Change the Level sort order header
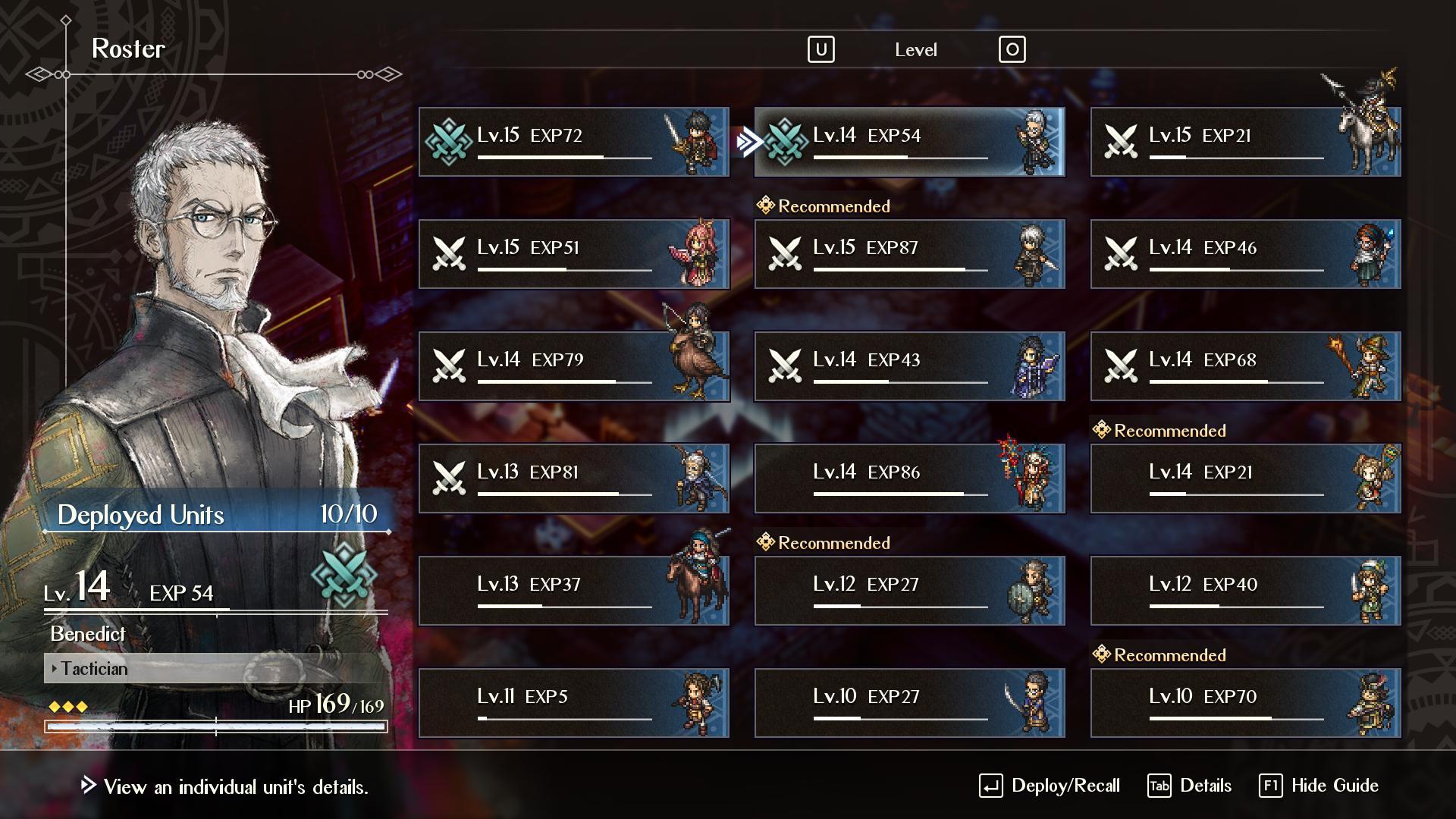Viewport: 1456px width, 819px height. tap(915, 50)
